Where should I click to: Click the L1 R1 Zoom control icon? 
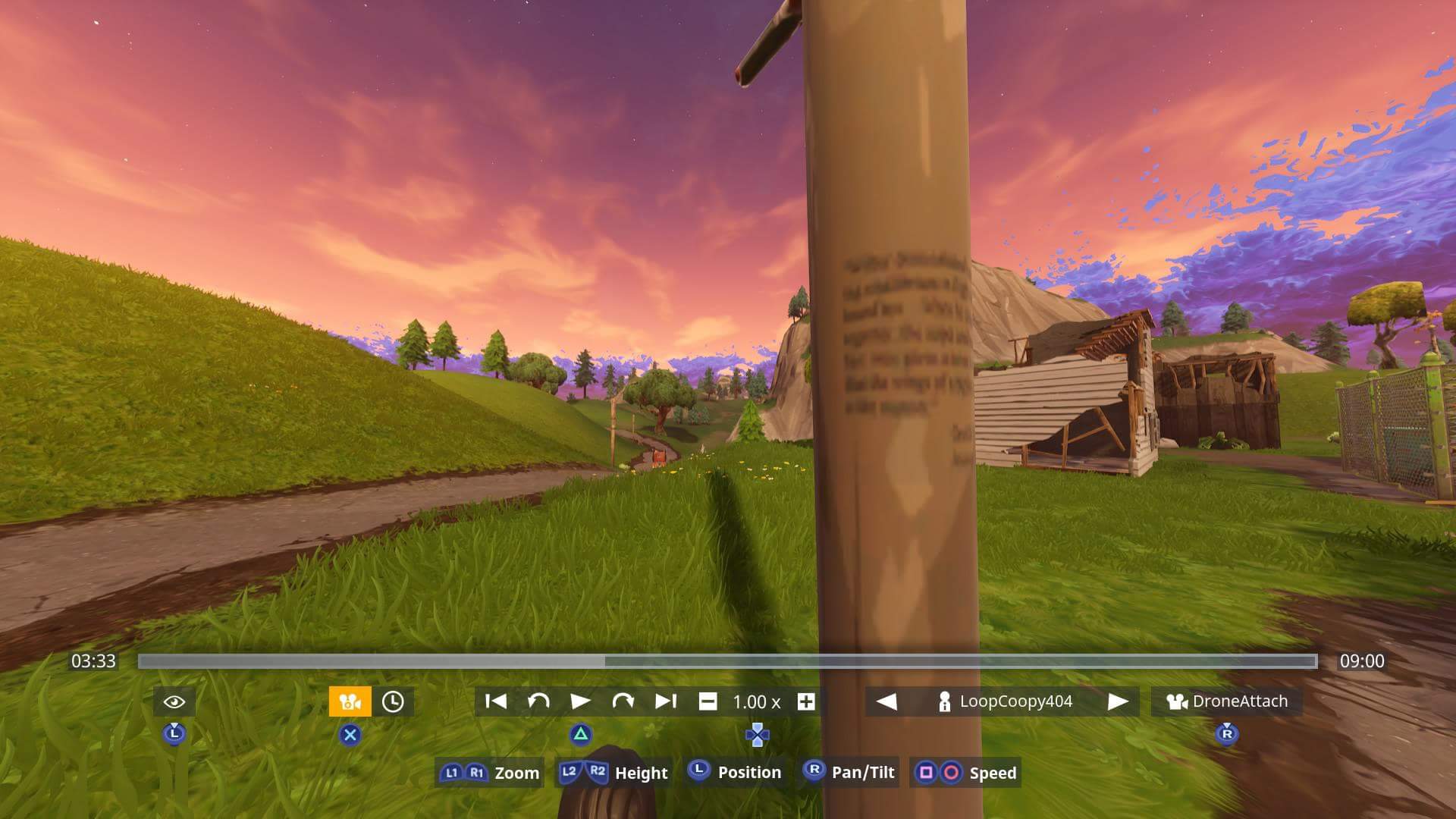pyautogui.click(x=463, y=773)
